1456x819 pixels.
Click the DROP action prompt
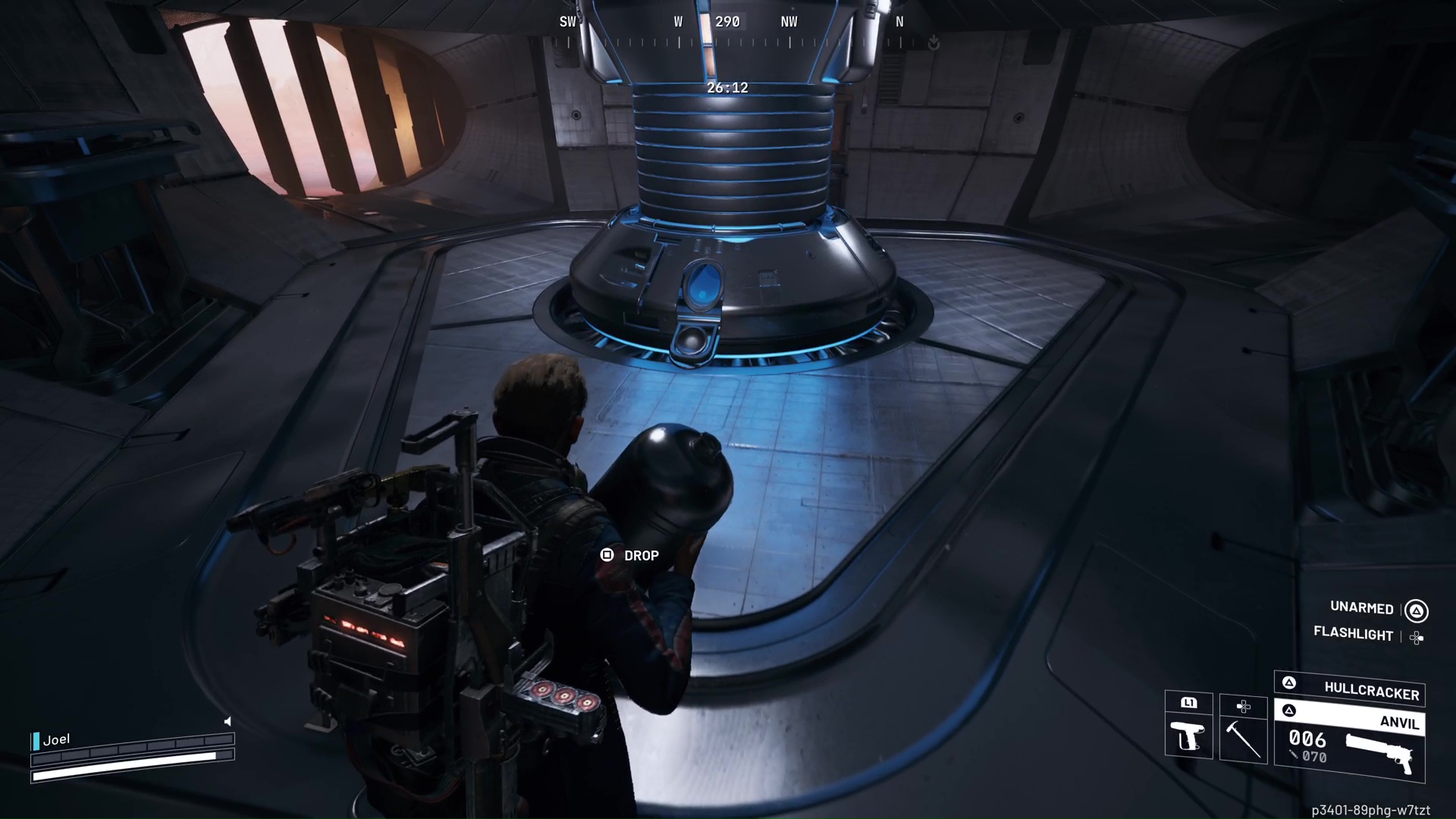point(641,555)
